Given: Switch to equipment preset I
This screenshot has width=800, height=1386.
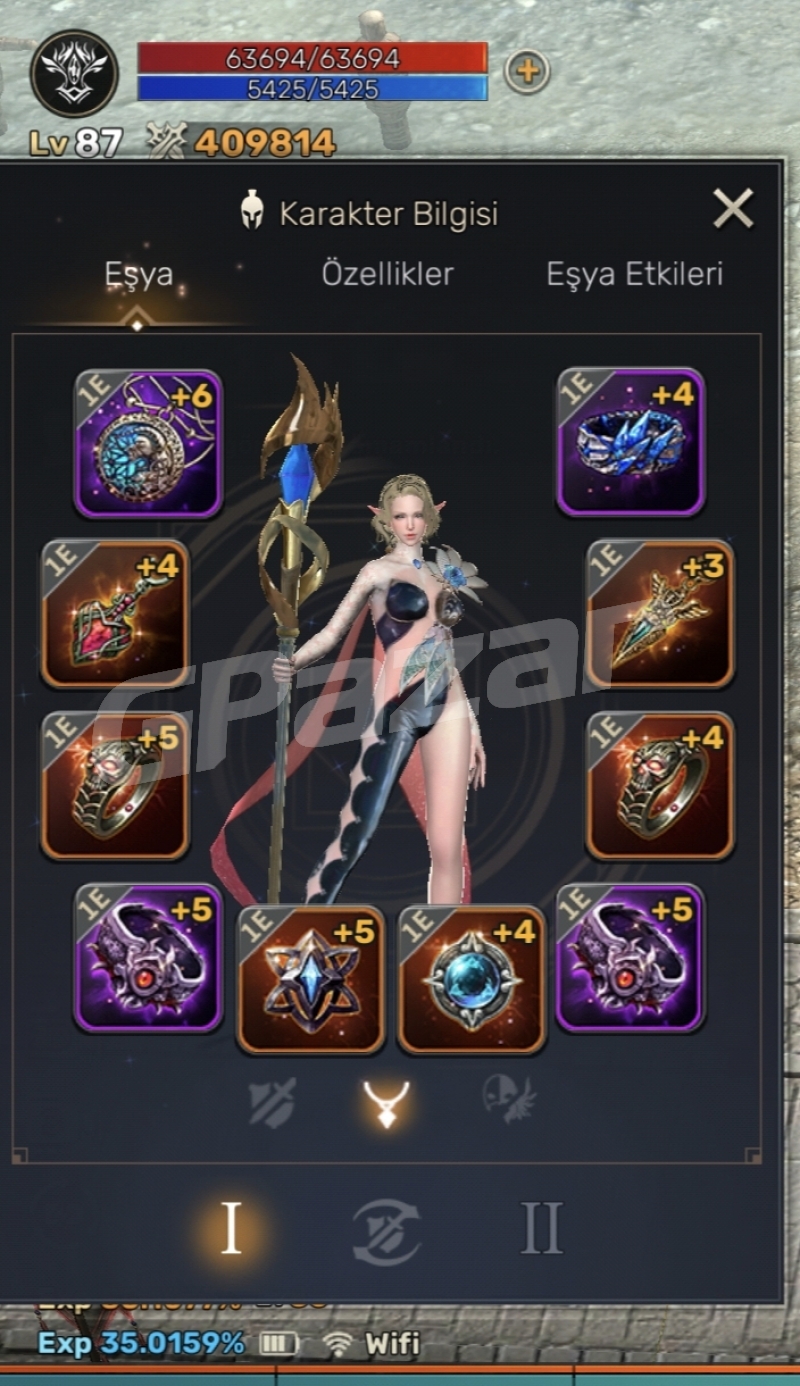Looking at the screenshot, I should (x=231, y=1229).
